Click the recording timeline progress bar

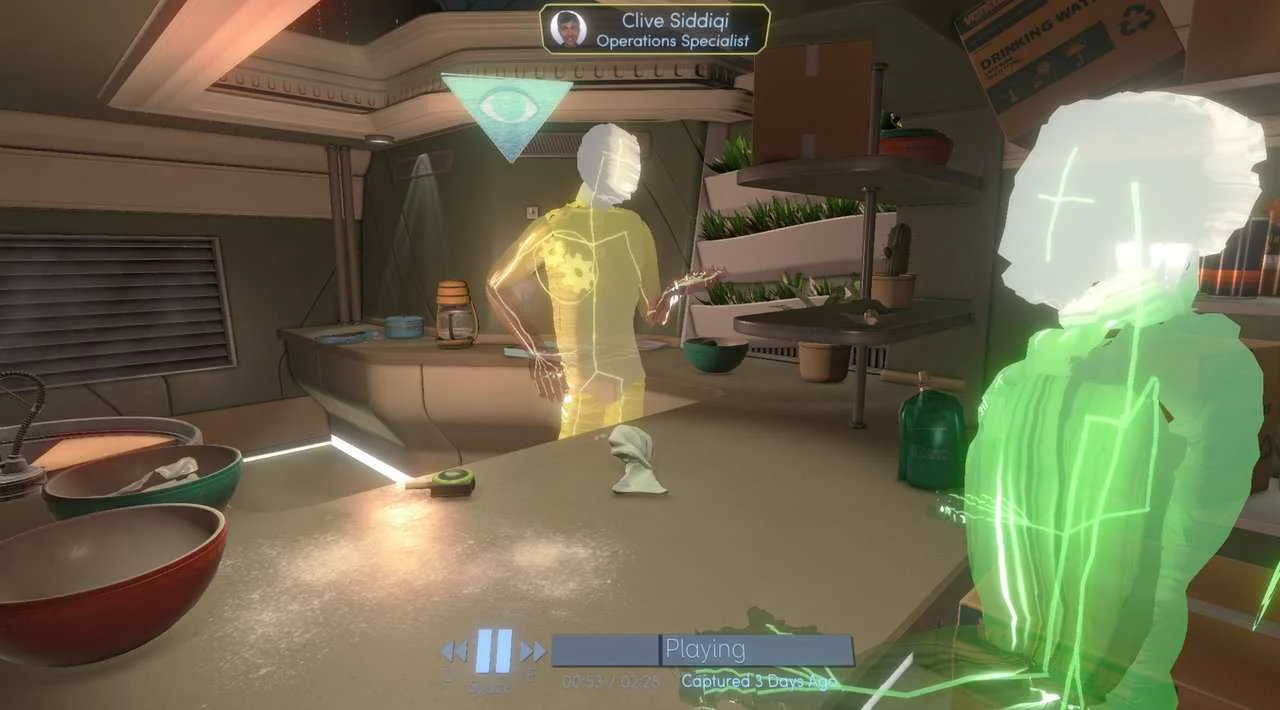(703, 650)
